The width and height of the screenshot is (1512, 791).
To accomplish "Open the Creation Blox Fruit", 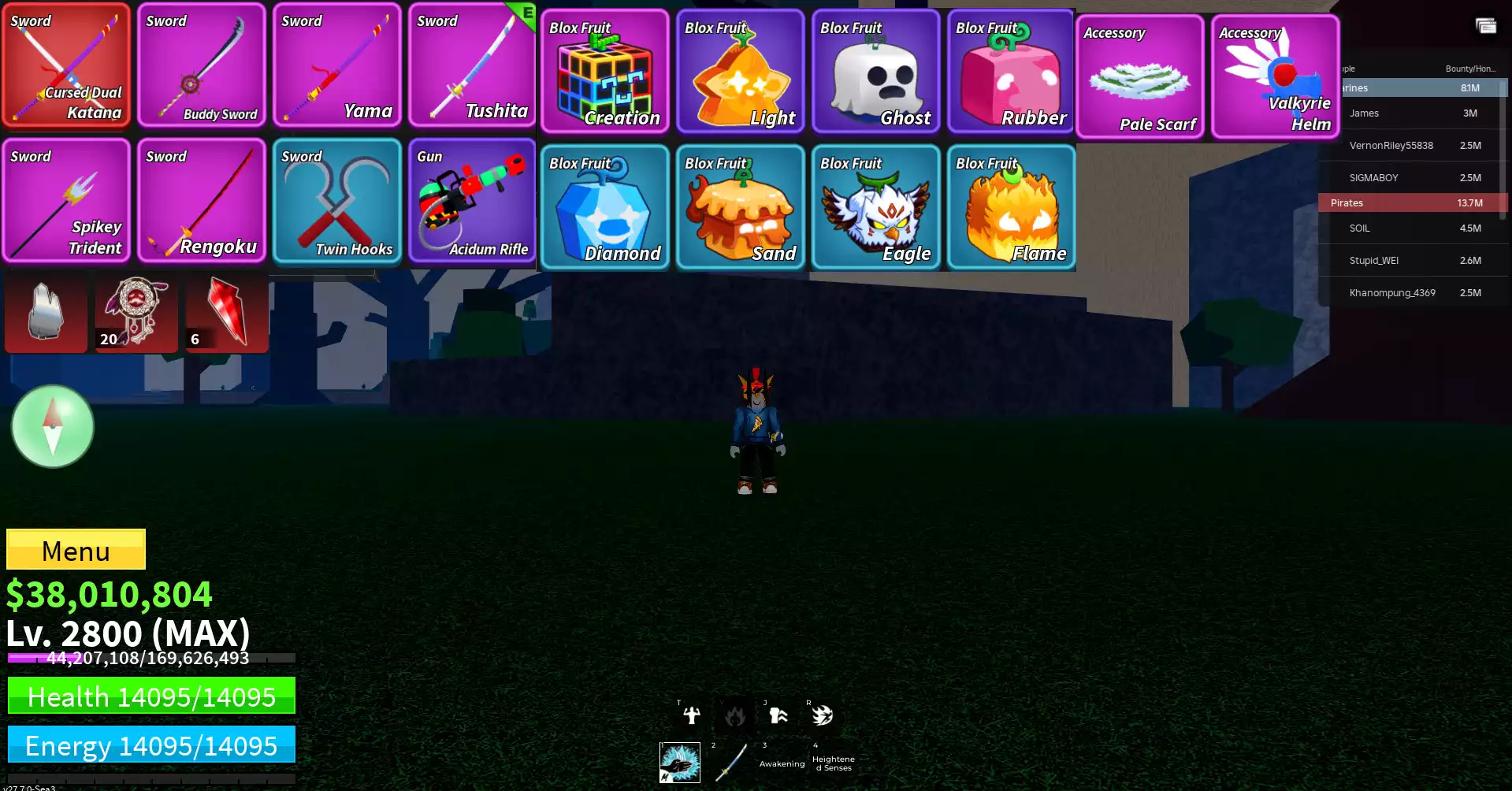I will 605,71.
